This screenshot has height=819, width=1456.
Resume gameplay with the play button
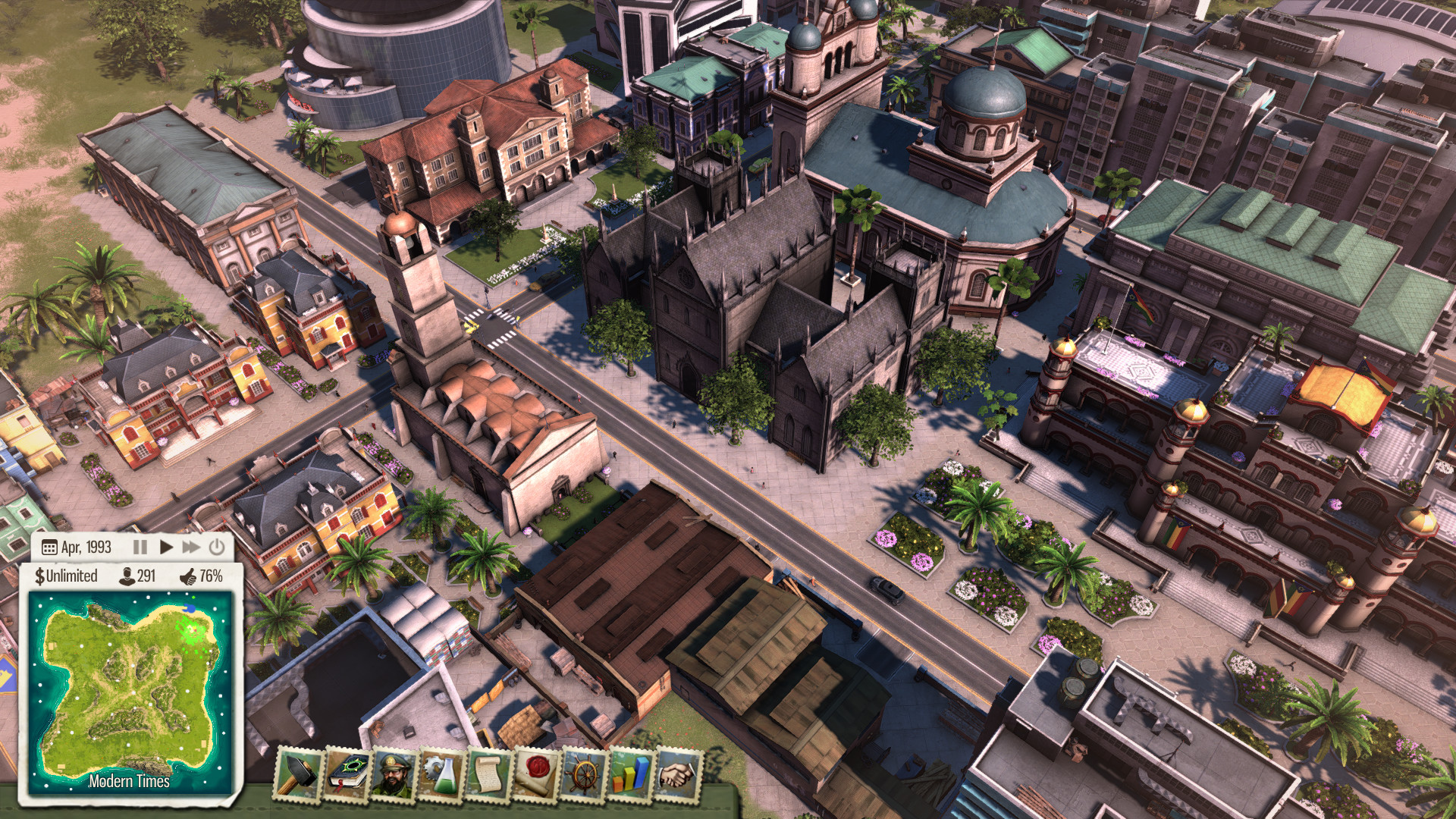[167, 548]
